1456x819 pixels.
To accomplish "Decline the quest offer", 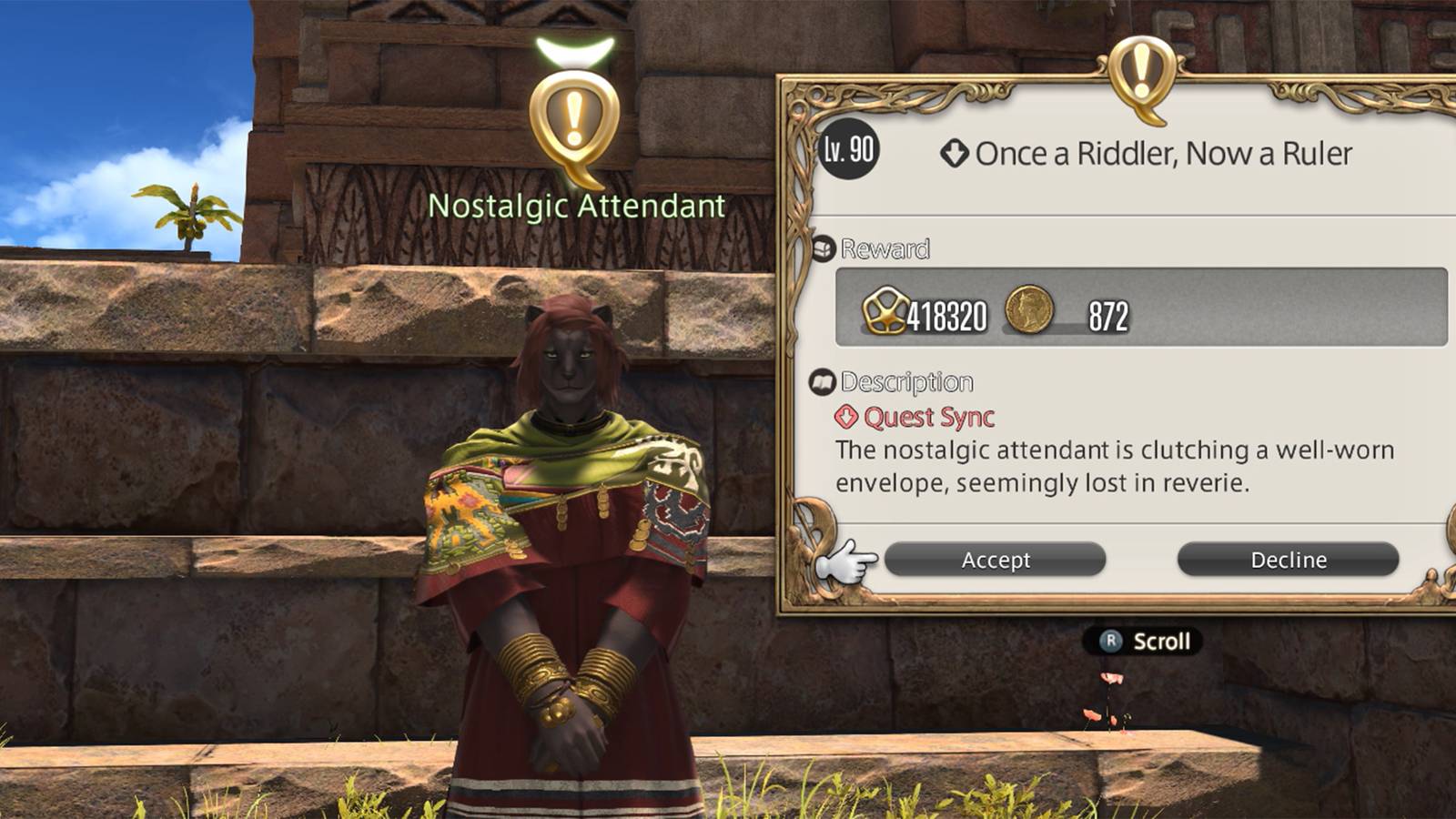I will pos(1290,559).
